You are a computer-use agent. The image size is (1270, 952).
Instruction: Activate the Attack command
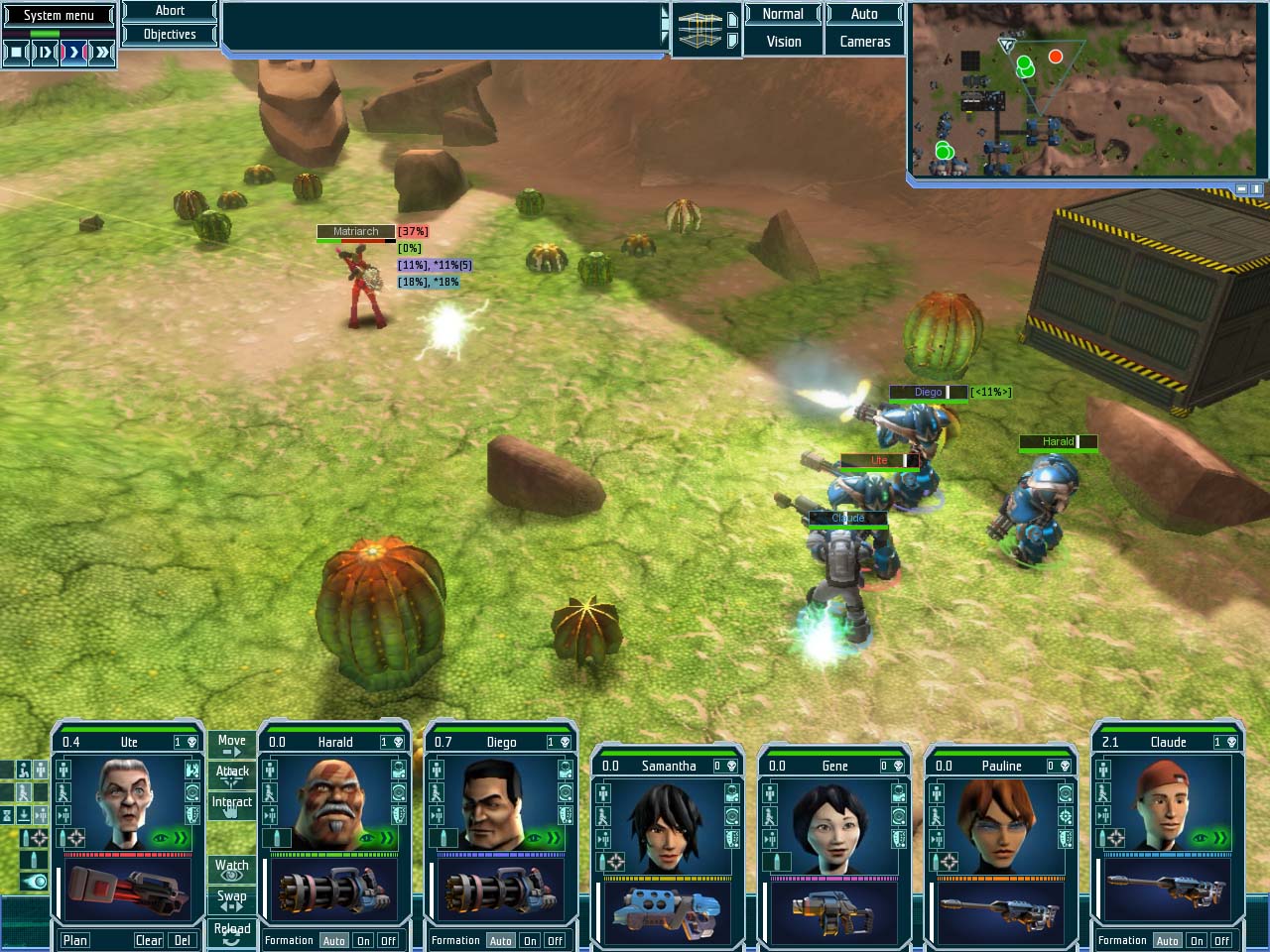coord(231,773)
